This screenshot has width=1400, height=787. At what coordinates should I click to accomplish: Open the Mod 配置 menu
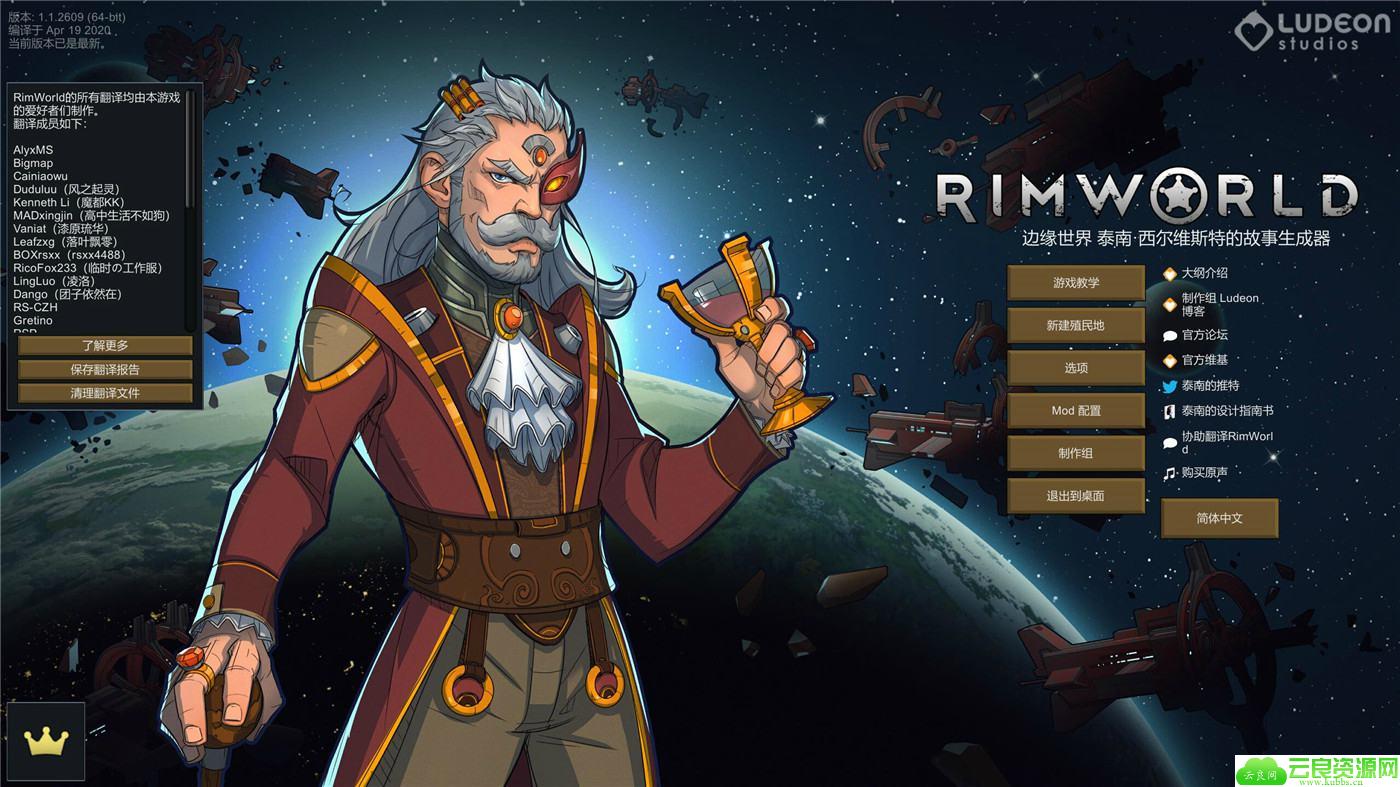click(1075, 411)
